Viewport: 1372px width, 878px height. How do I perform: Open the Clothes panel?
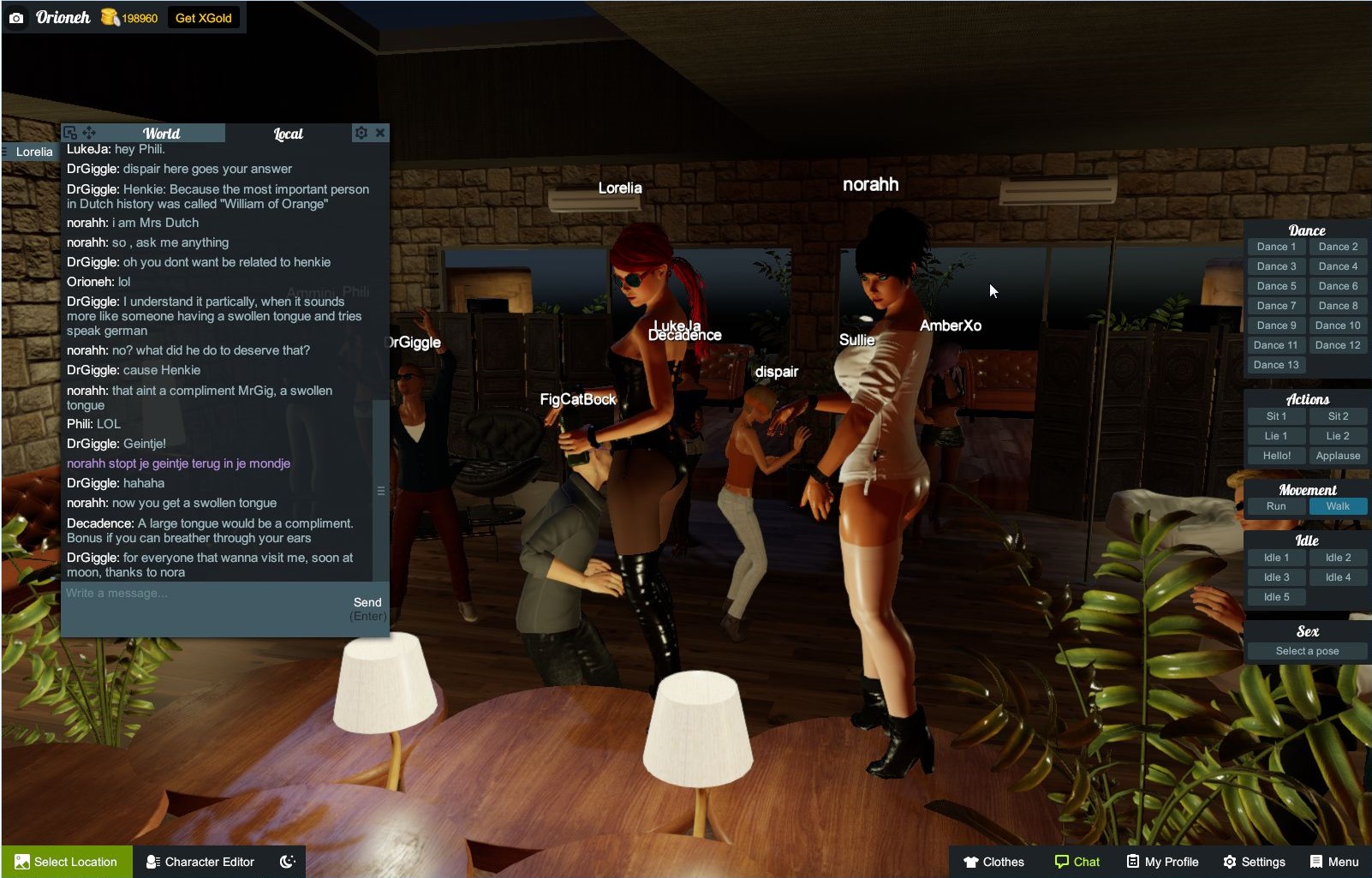tap(993, 862)
